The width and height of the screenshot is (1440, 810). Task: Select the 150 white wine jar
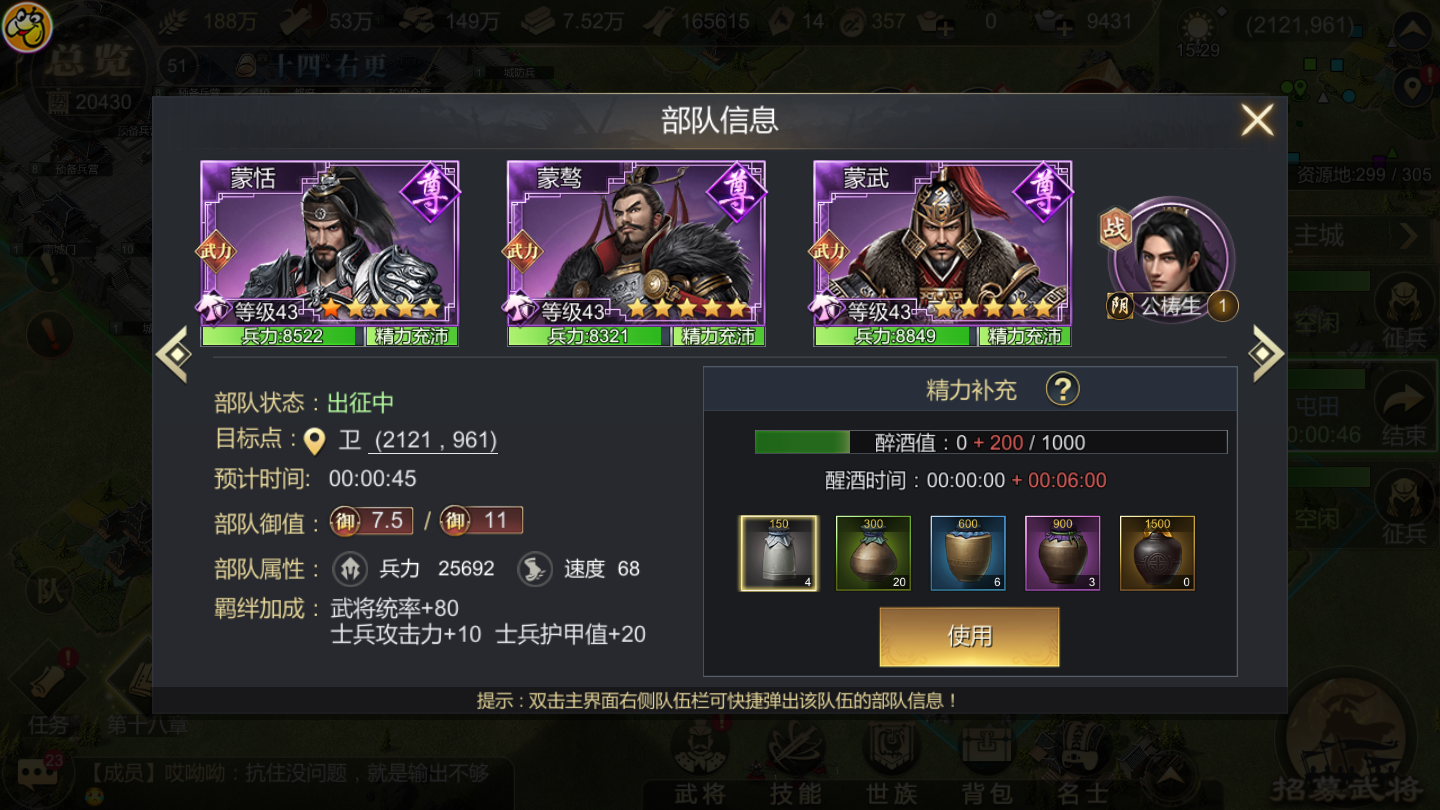pyautogui.click(x=779, y=553)
